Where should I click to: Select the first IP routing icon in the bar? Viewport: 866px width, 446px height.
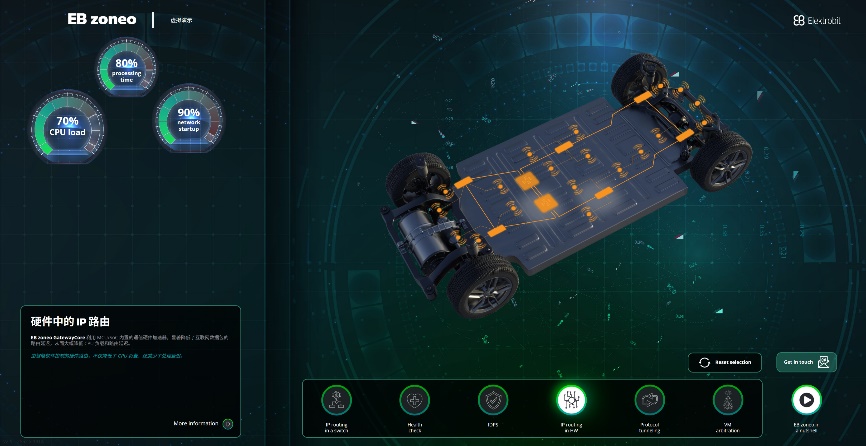click(x=335, y=400)
